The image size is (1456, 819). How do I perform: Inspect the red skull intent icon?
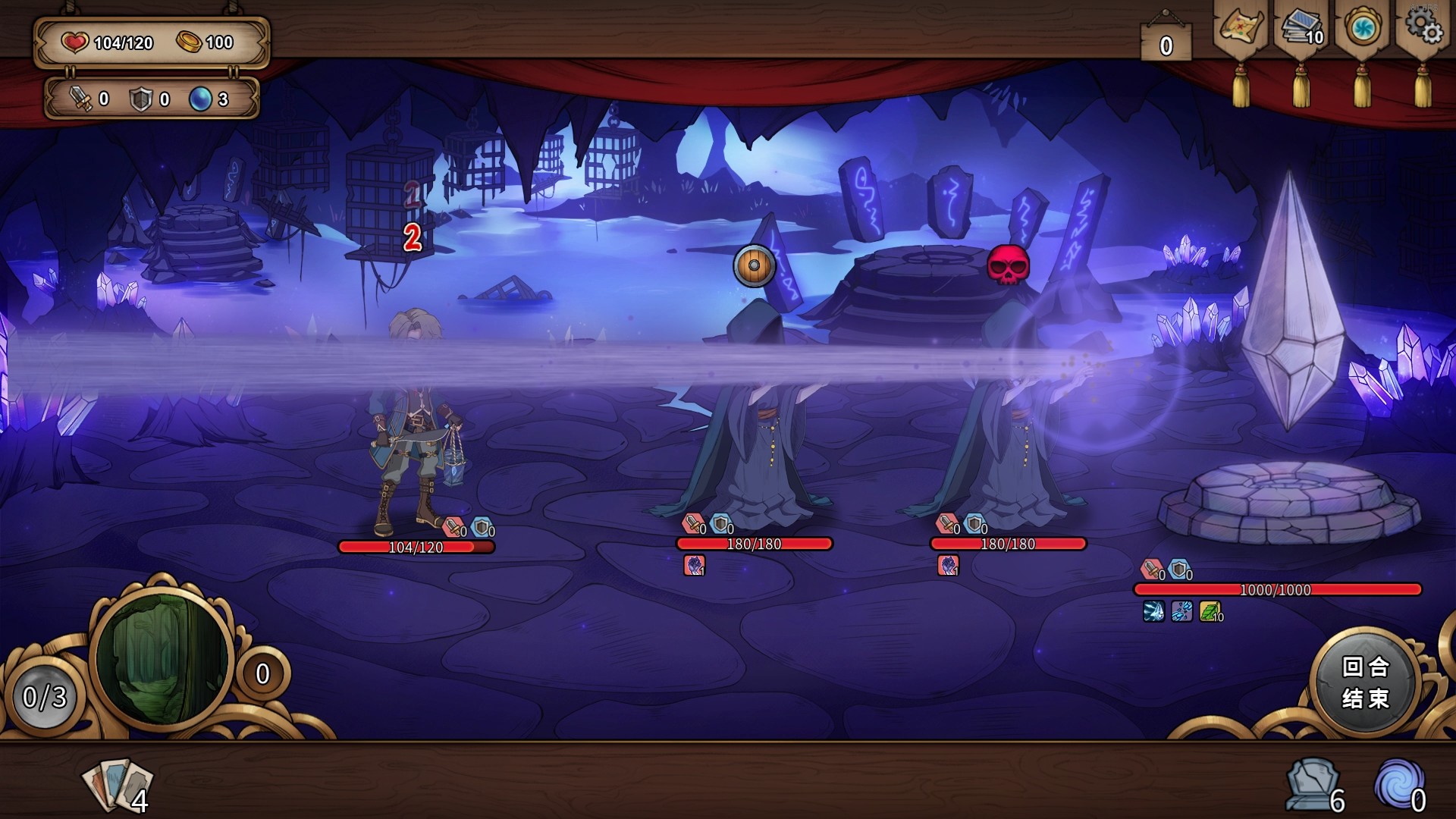coord(1008,265)
